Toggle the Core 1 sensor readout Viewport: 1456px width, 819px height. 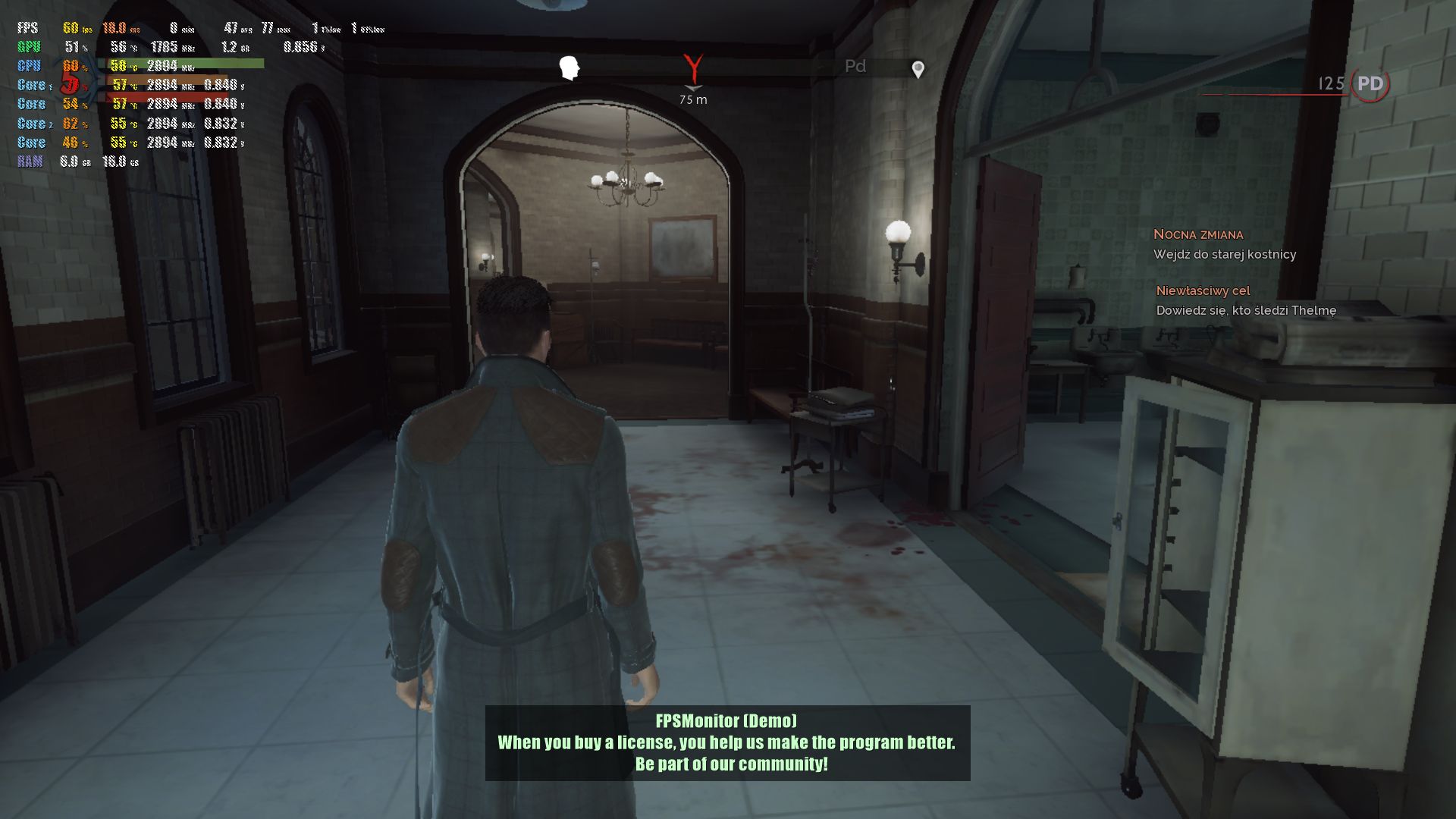coord(32,86)
